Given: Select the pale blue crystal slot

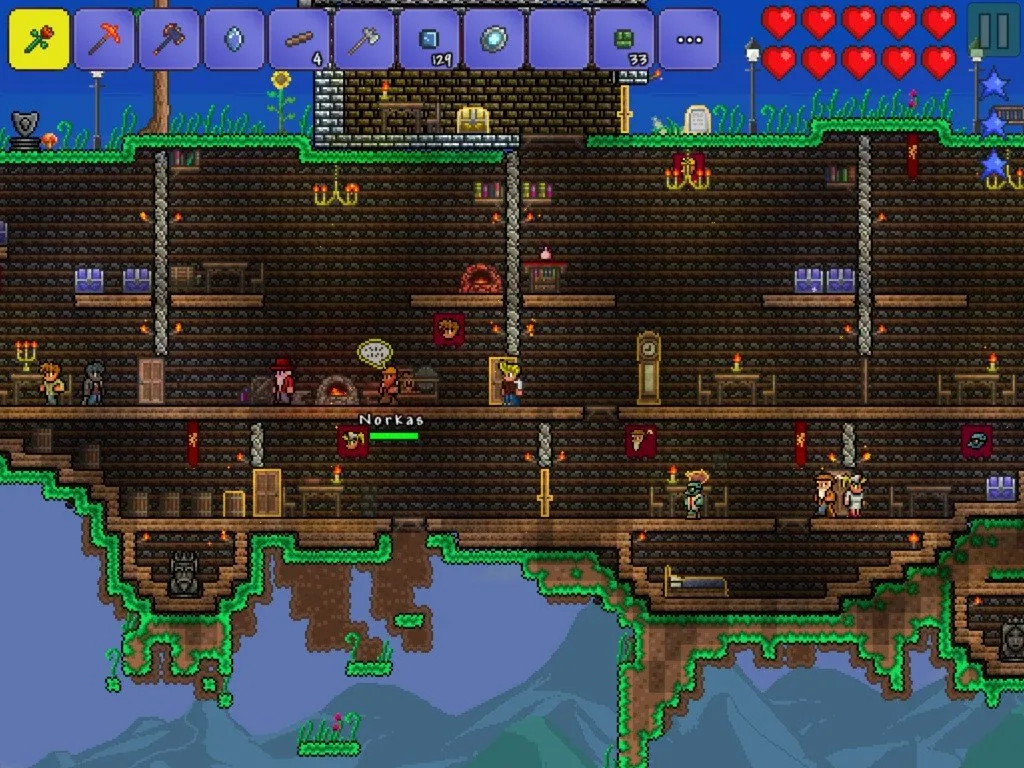Looking at the screenshot, I should coord(234,39).
